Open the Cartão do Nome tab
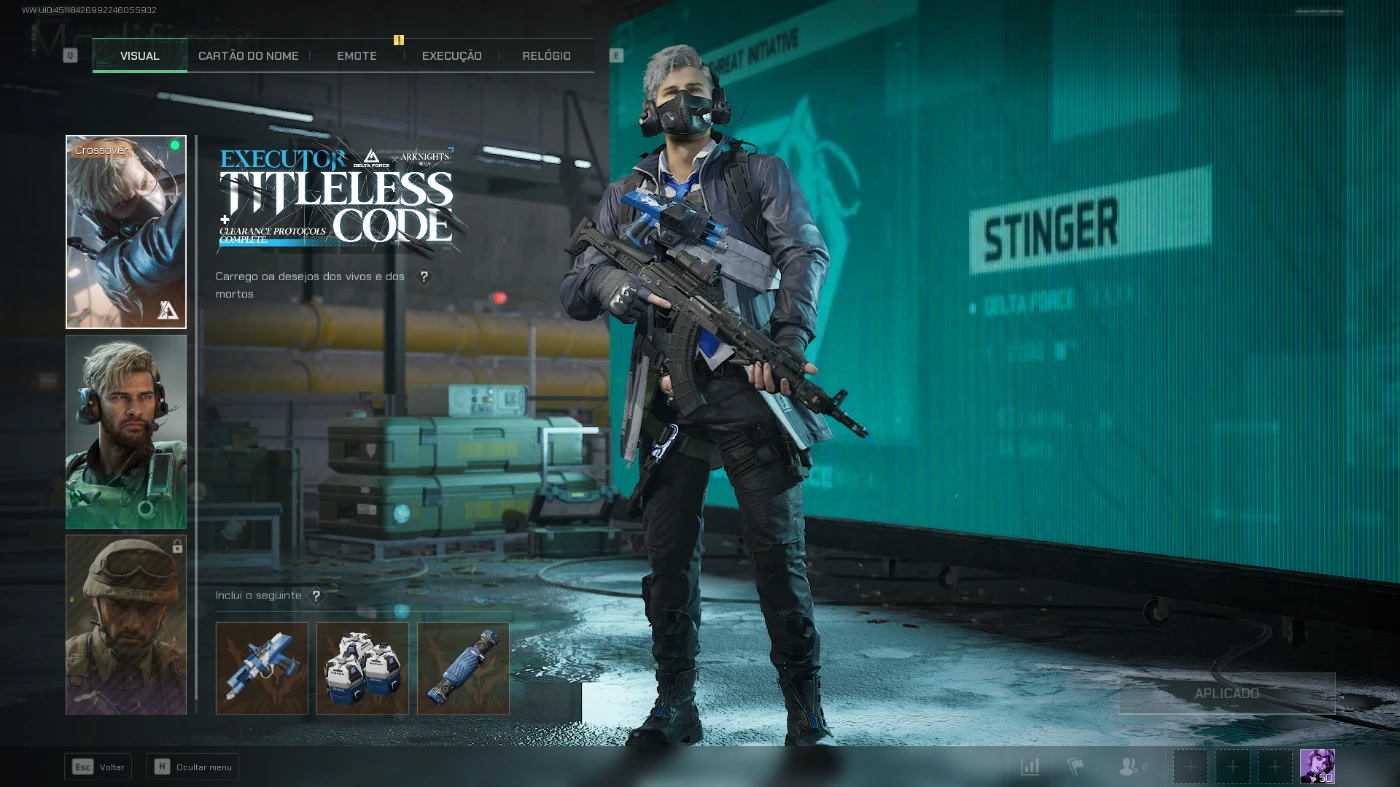Image resolution: width=1400 pixels, height=787 pixels. 248,56
